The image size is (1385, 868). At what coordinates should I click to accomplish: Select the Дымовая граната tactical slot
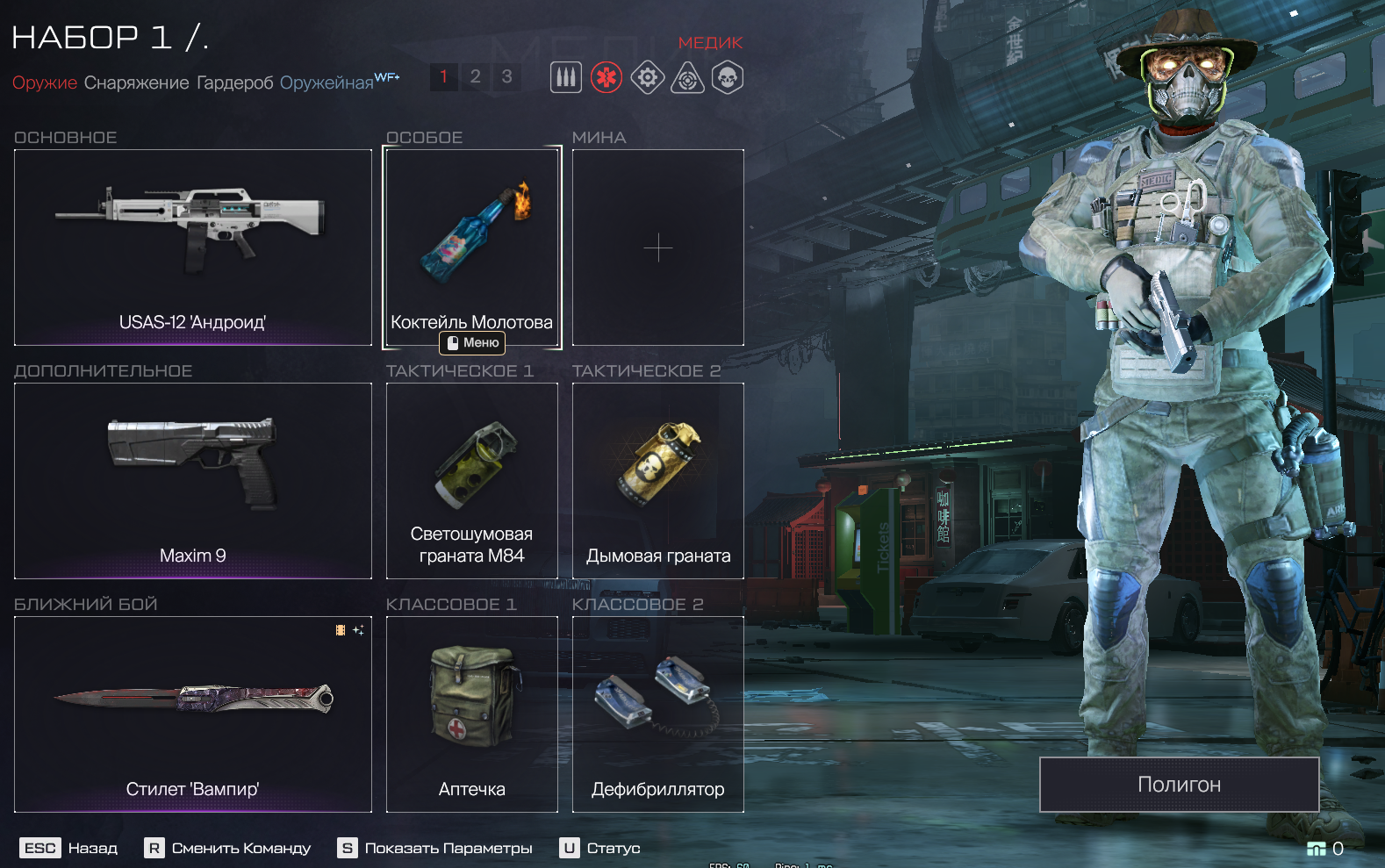pos(657,480)
